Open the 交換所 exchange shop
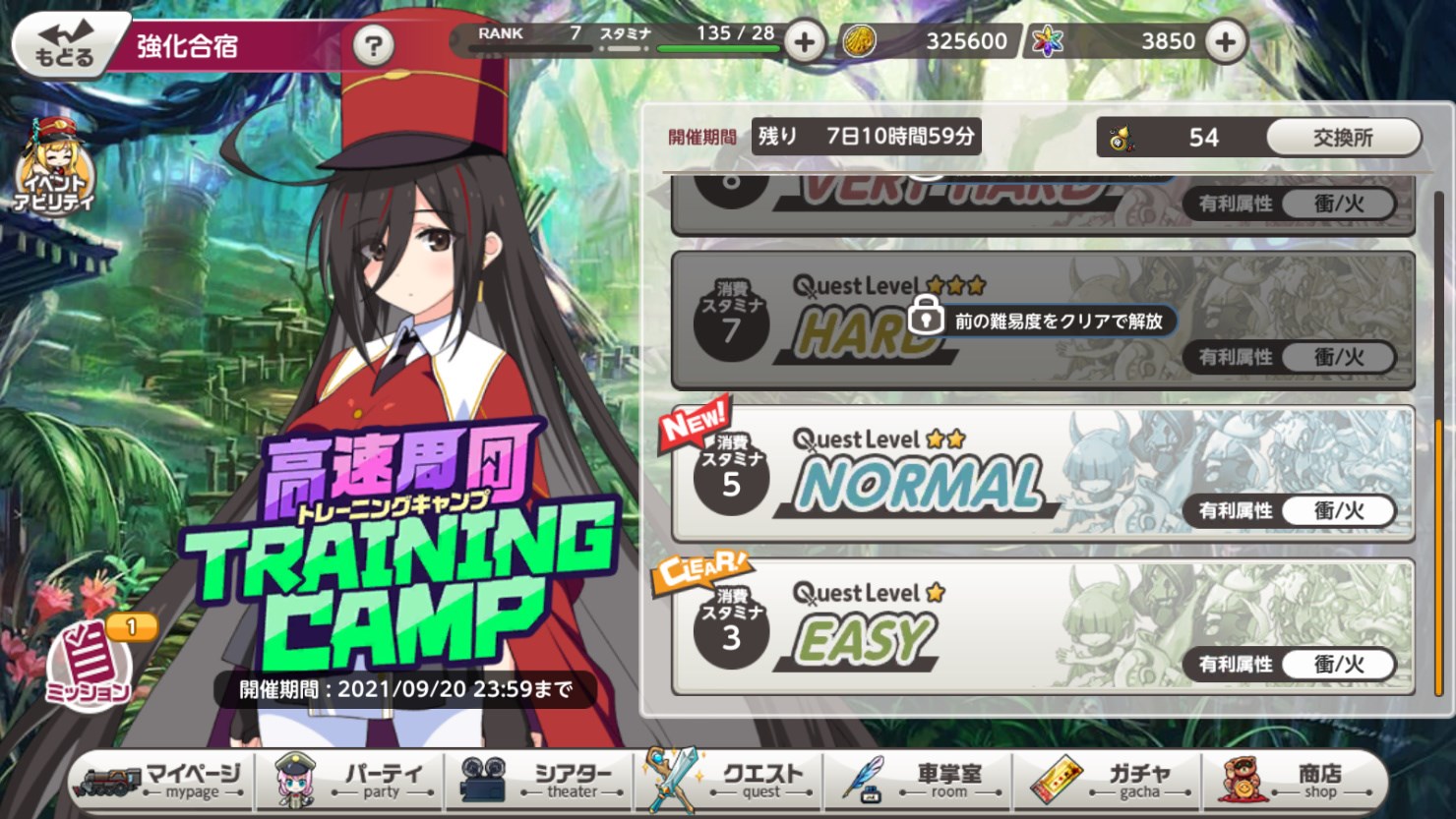Viewport: 1456px width, 819px height. click(x=1341, y=138)
